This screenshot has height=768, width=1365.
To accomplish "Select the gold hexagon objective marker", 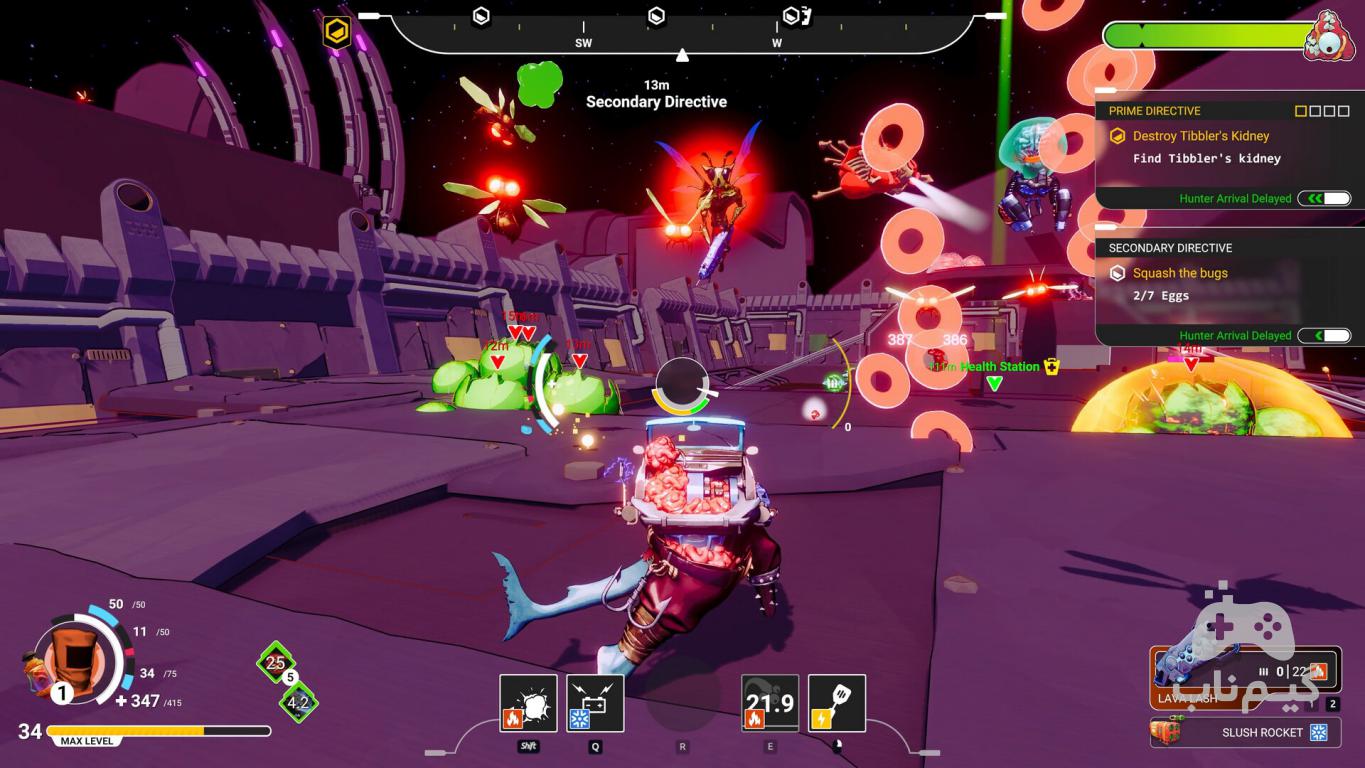I will pos(337,33).
